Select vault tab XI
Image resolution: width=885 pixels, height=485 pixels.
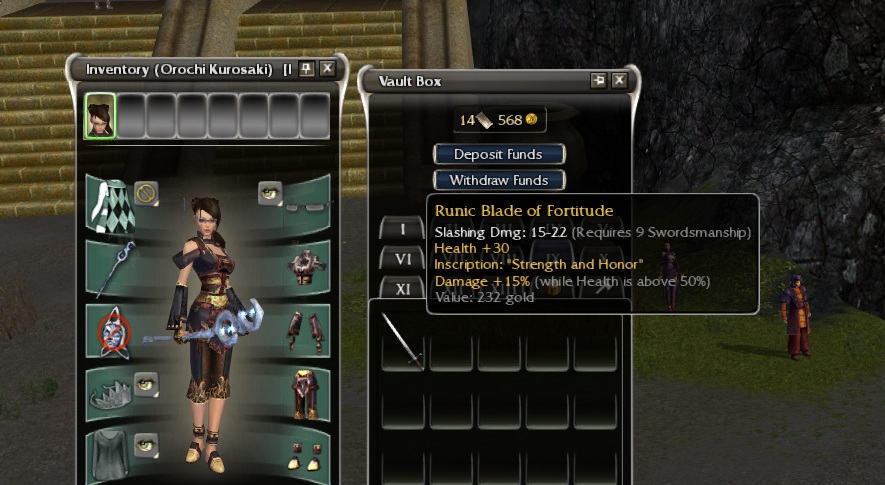[403, 288]
